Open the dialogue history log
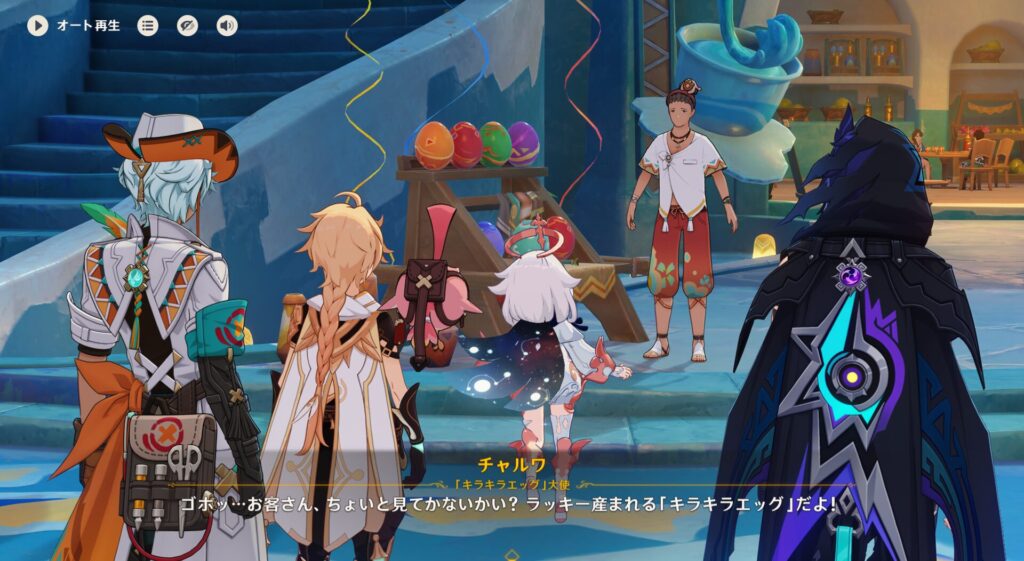Viewport: 1024px width, 561px height. (x=148, y=25)
